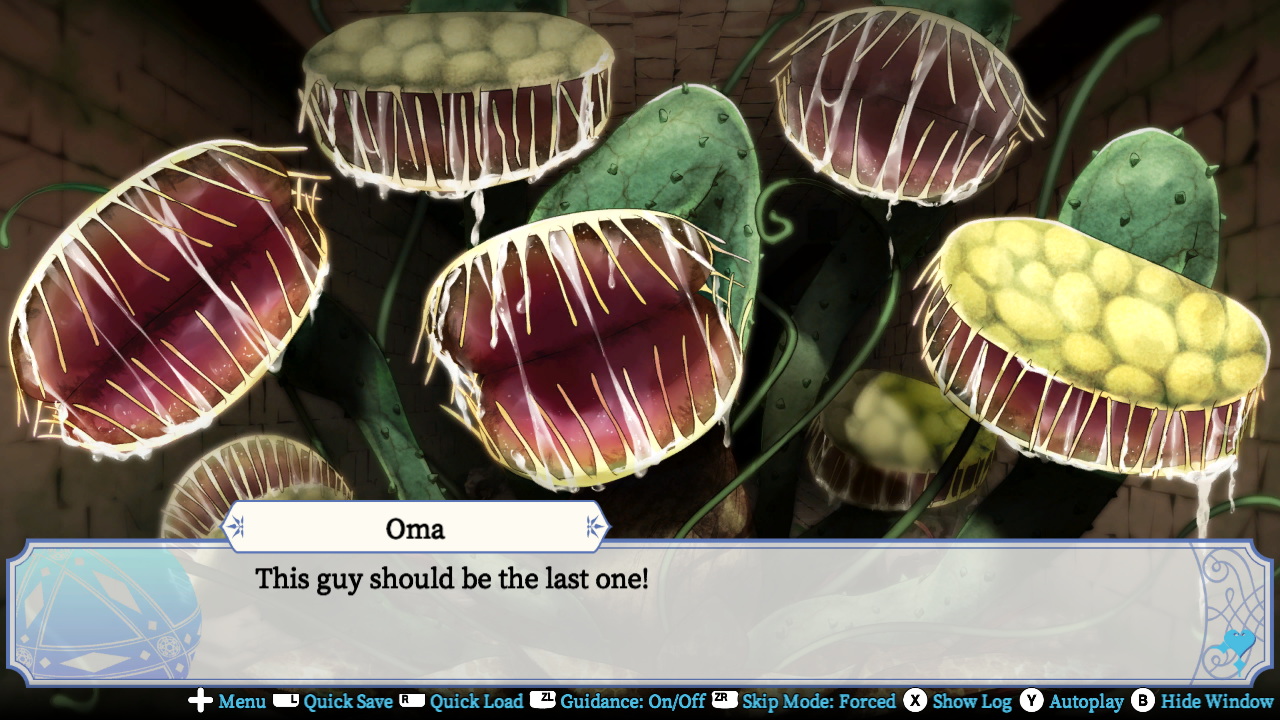Select the L Quick Save icon
1280x720 pixels.
pos(287,702)
